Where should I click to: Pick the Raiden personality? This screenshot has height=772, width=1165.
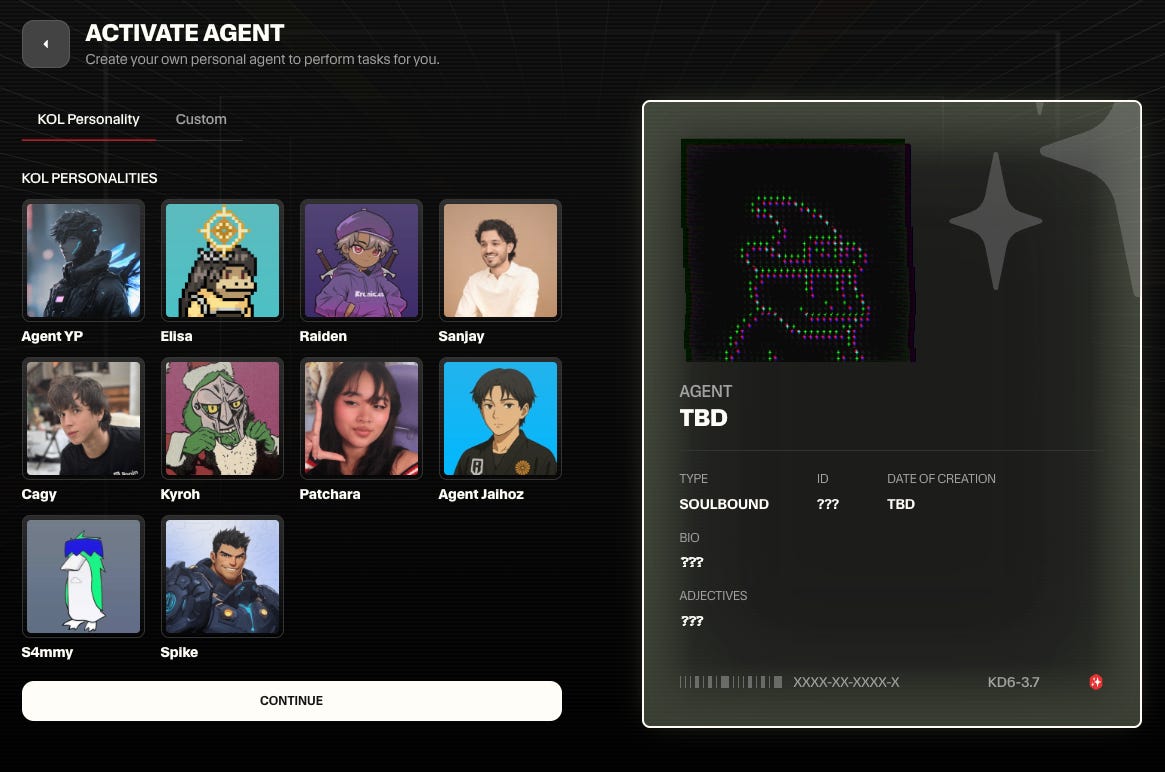point(361,260)
